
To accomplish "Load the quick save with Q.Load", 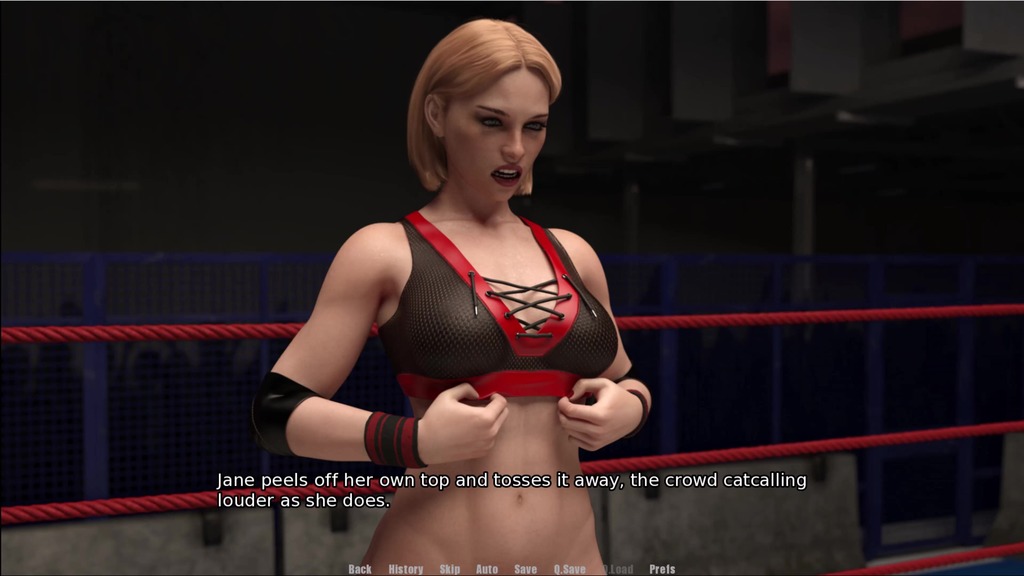I will [618, 569].
